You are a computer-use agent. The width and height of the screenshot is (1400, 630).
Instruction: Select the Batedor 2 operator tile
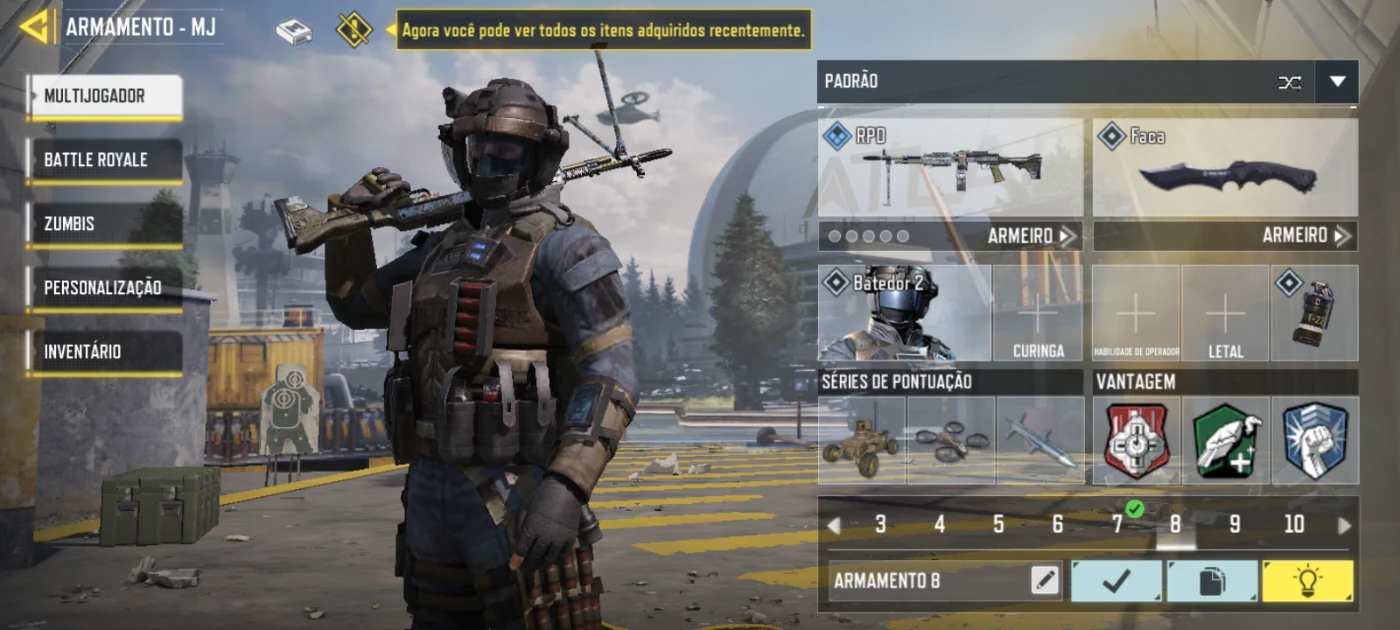click(905, 313)
